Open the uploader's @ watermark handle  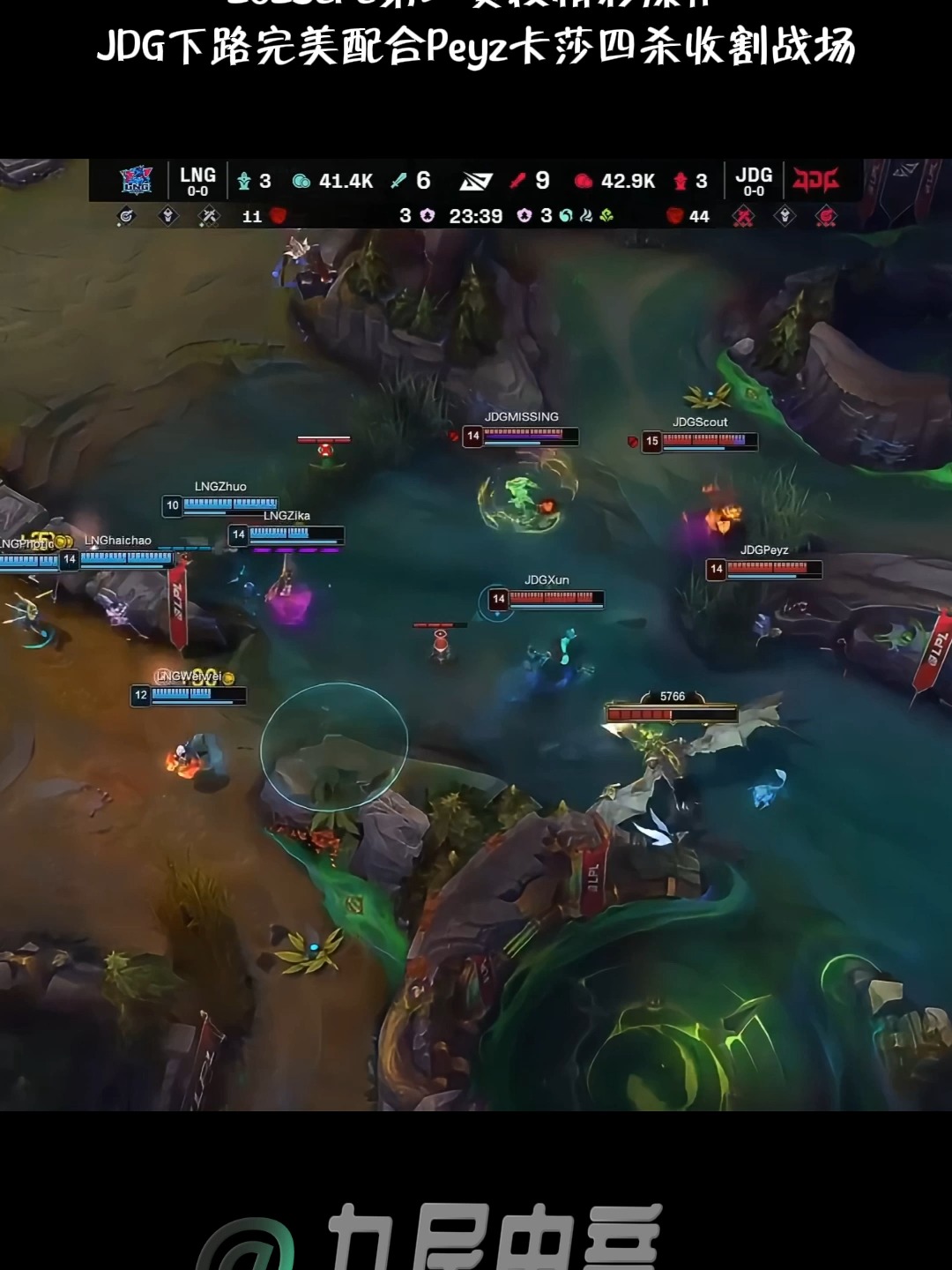pos(432,1236)
